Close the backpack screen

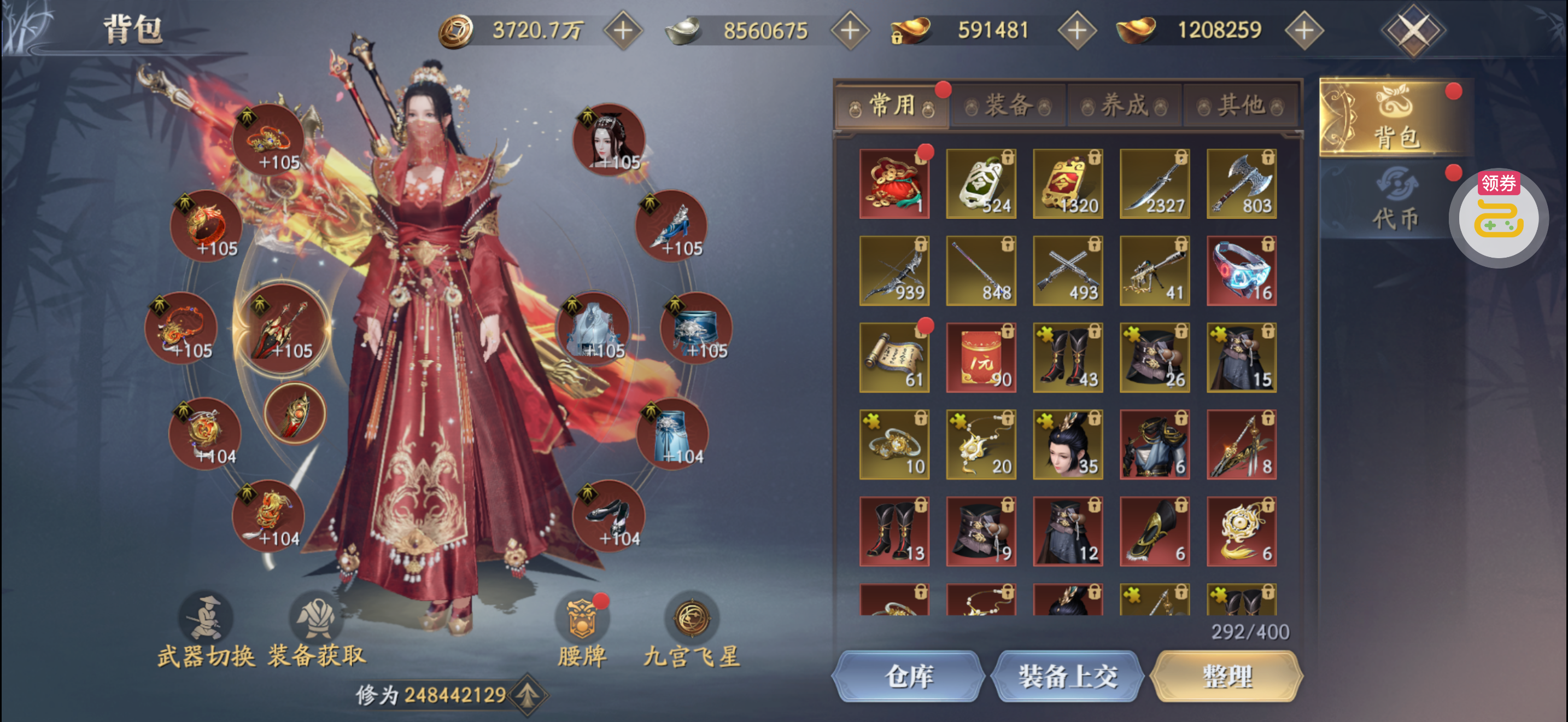coord(1413,31)
